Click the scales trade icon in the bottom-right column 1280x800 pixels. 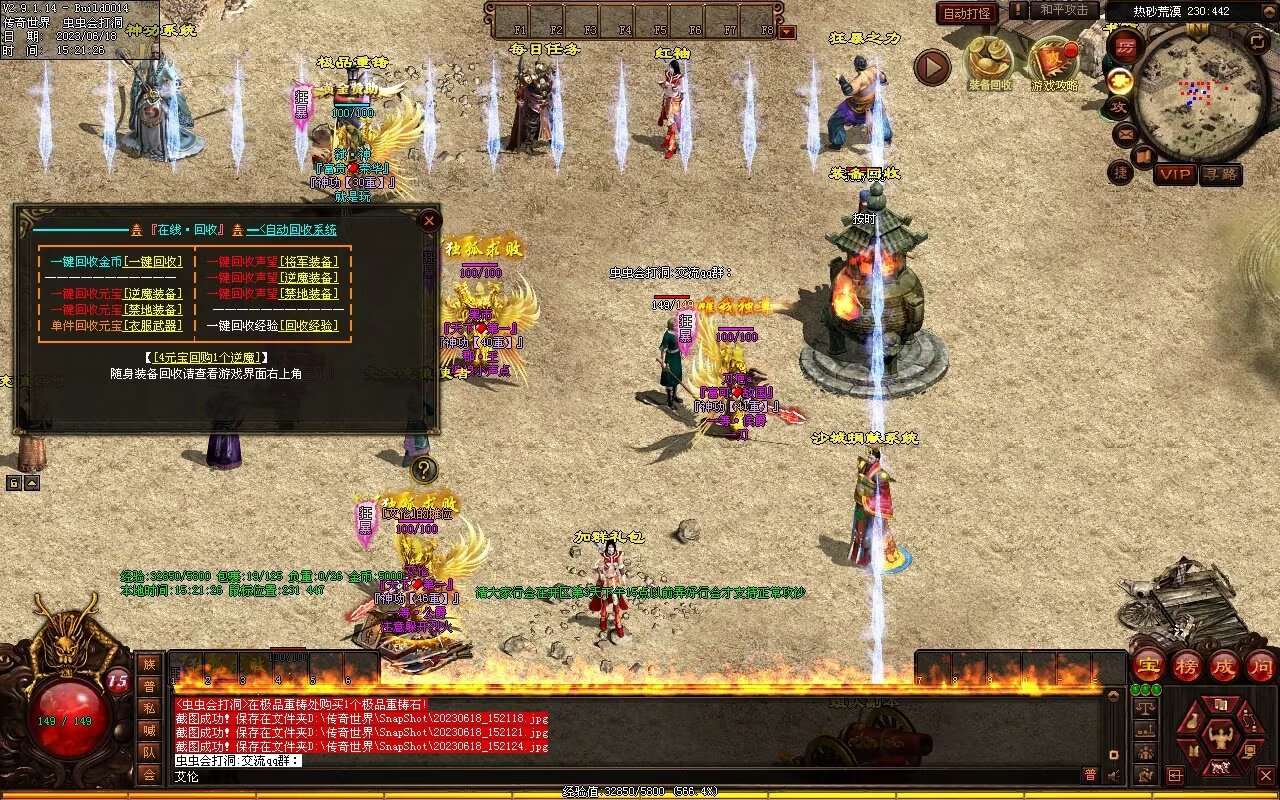[1145, 706]
